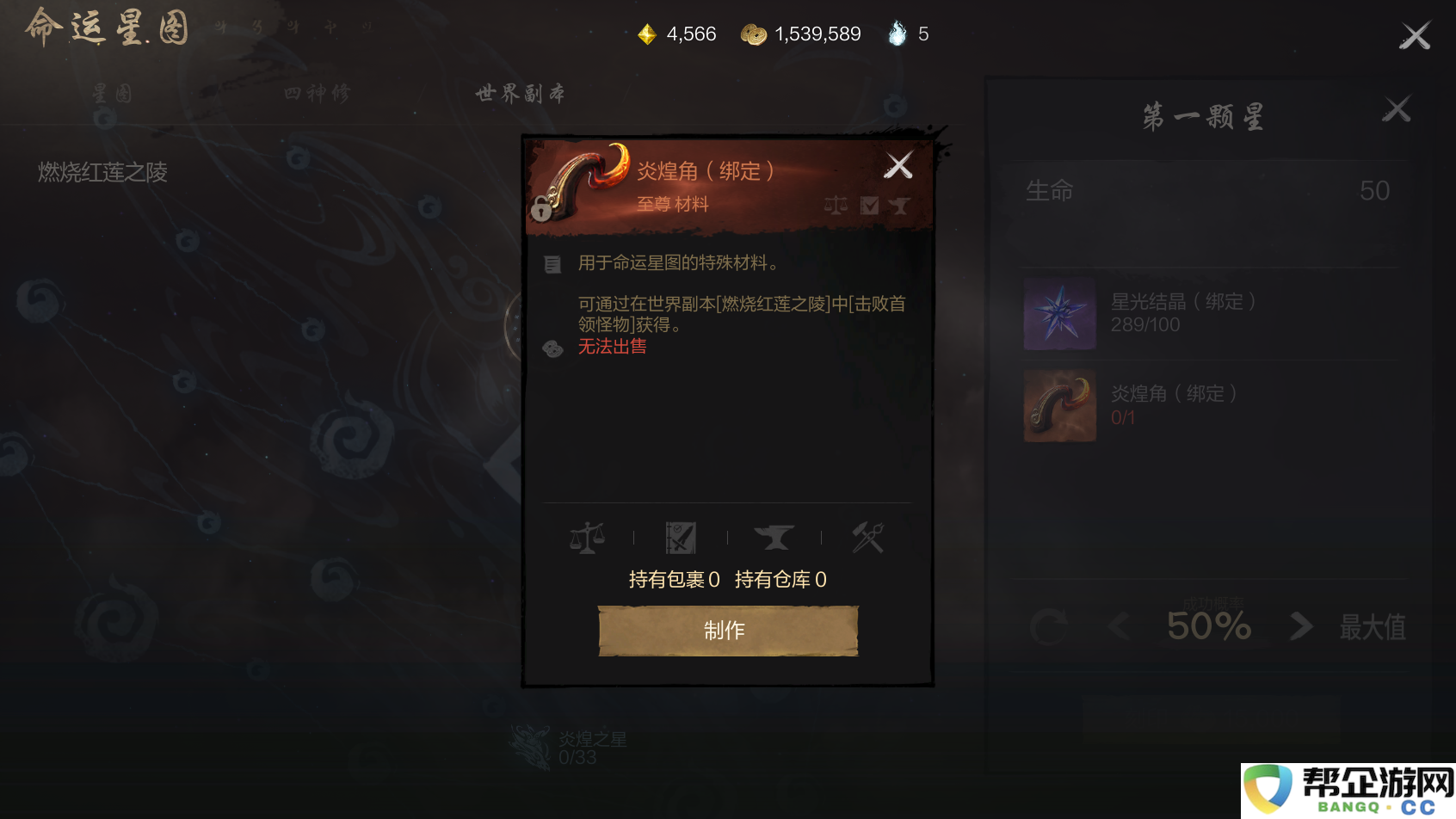Click the diamond currency icon showing 4,566
The width and height of the screenshot is (1456, 819).
(x=646, y=34)
